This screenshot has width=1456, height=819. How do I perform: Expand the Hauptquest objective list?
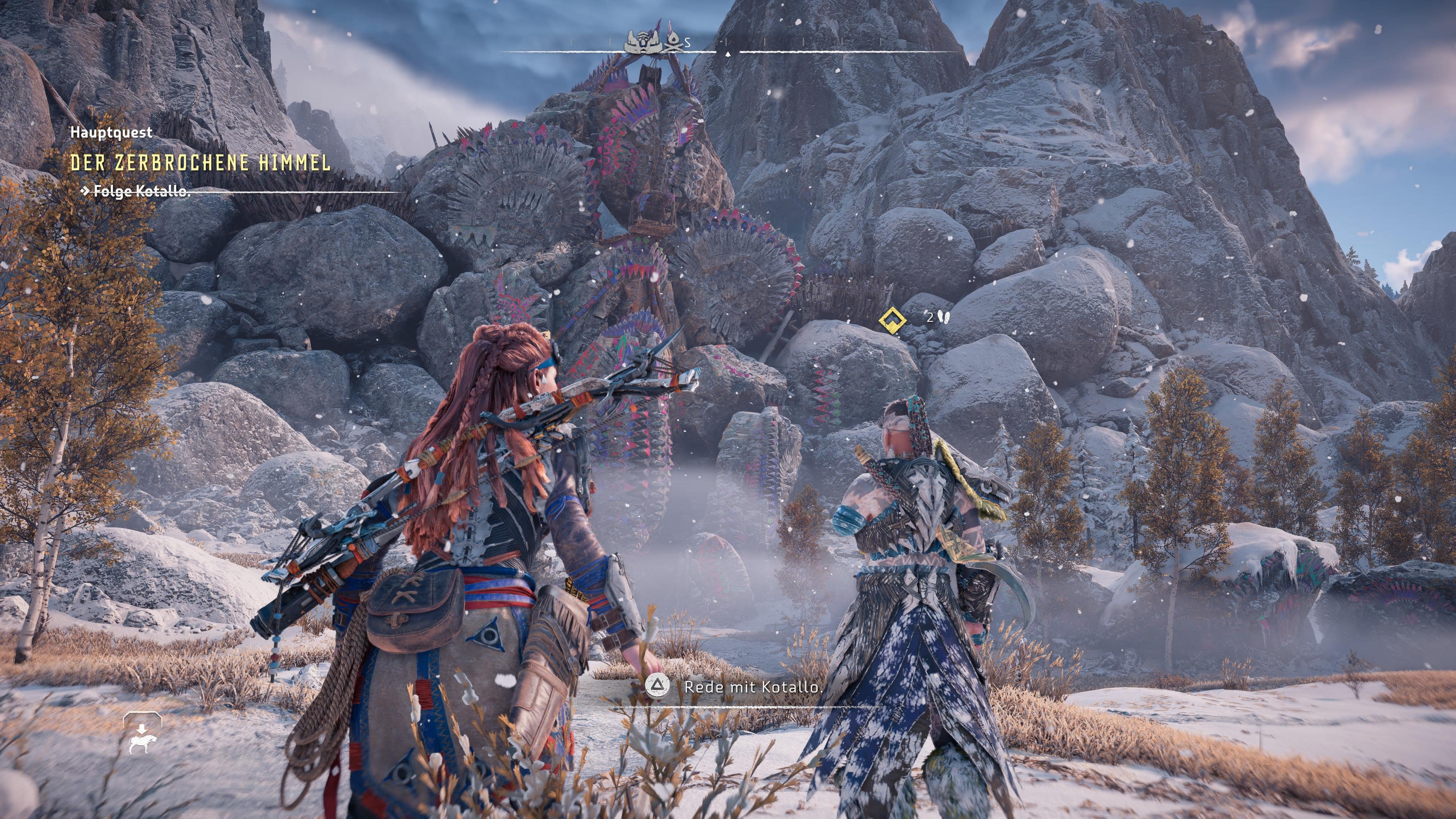tap(111, 134)
